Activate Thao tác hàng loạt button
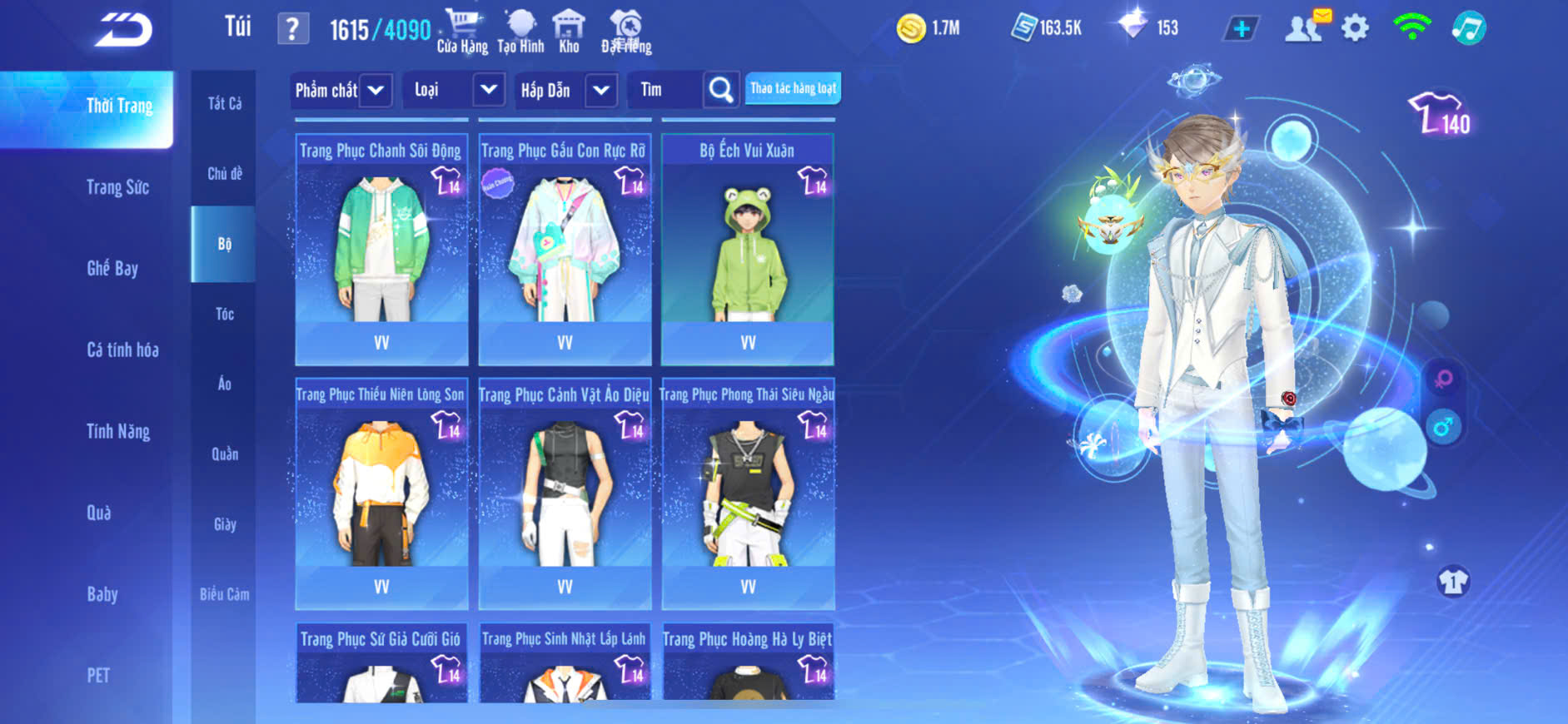Screen dimensions: 1568x724 (793, 88)
